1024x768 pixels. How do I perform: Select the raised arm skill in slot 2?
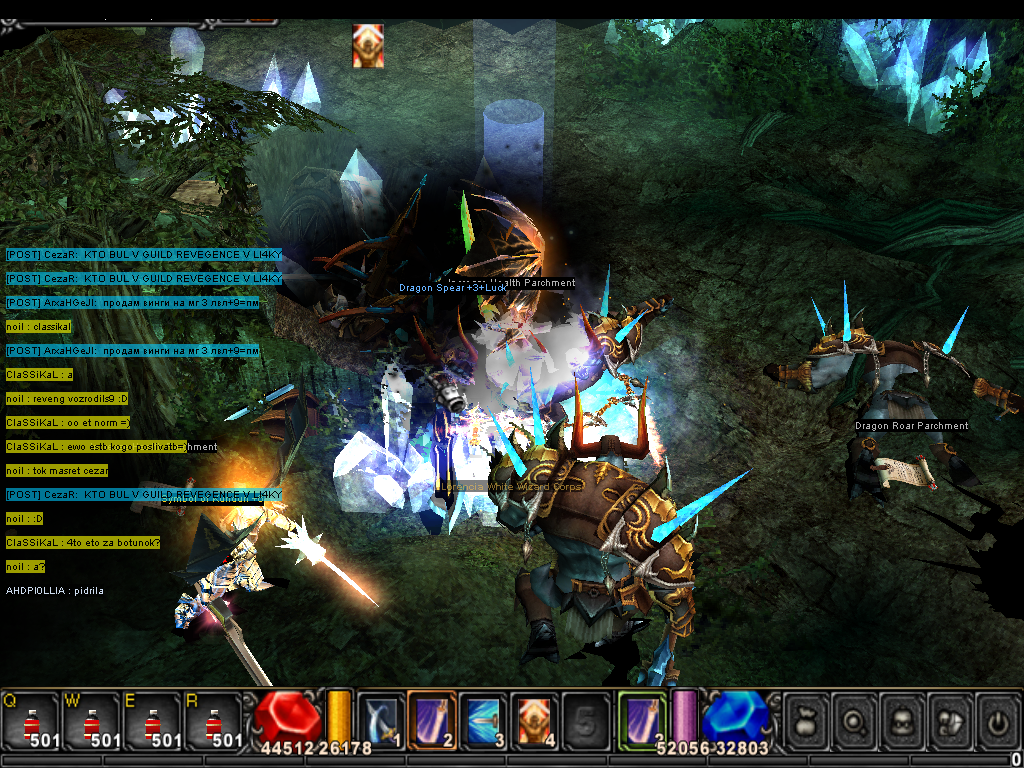pos(432,720)
